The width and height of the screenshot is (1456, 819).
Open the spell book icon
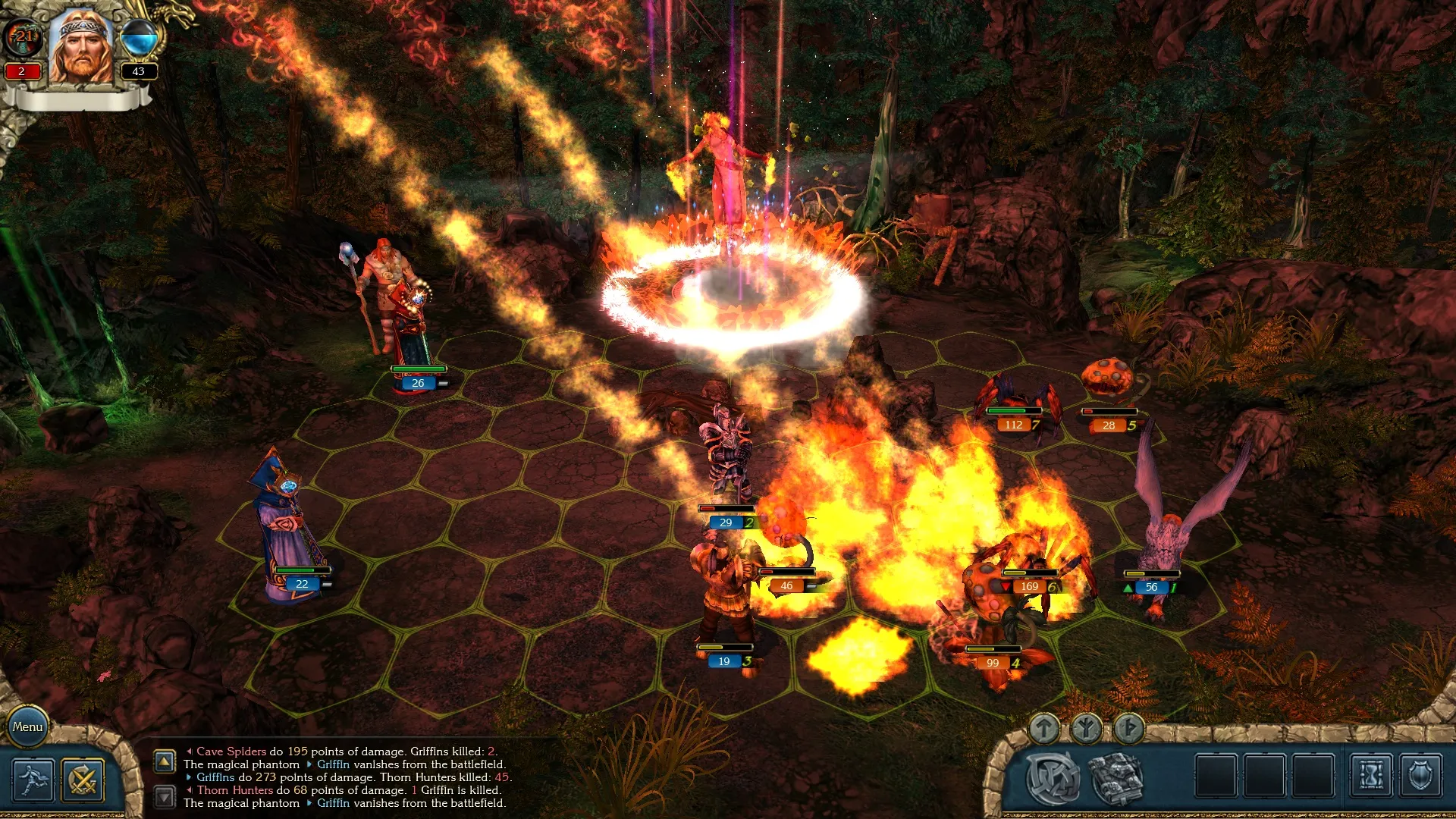(x=1116, y=778)
